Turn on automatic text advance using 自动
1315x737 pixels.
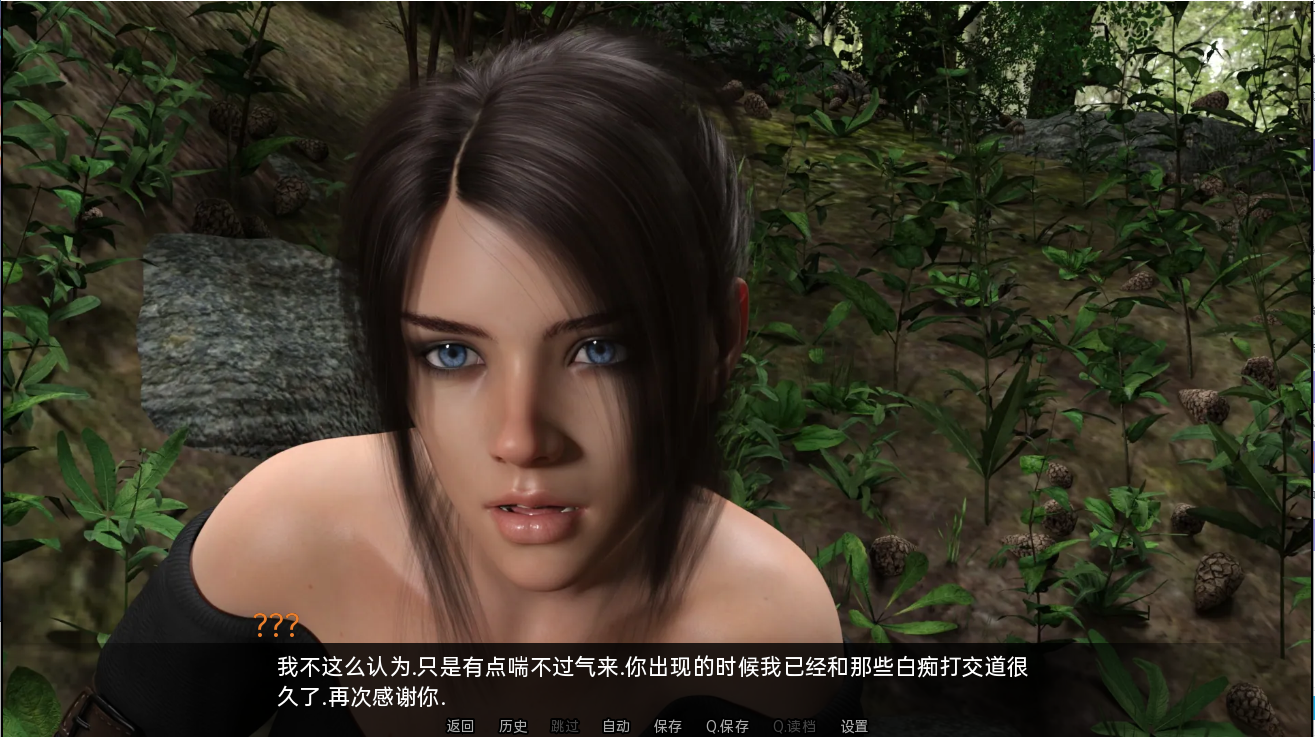pyautogui.click(x=616, y=727)
